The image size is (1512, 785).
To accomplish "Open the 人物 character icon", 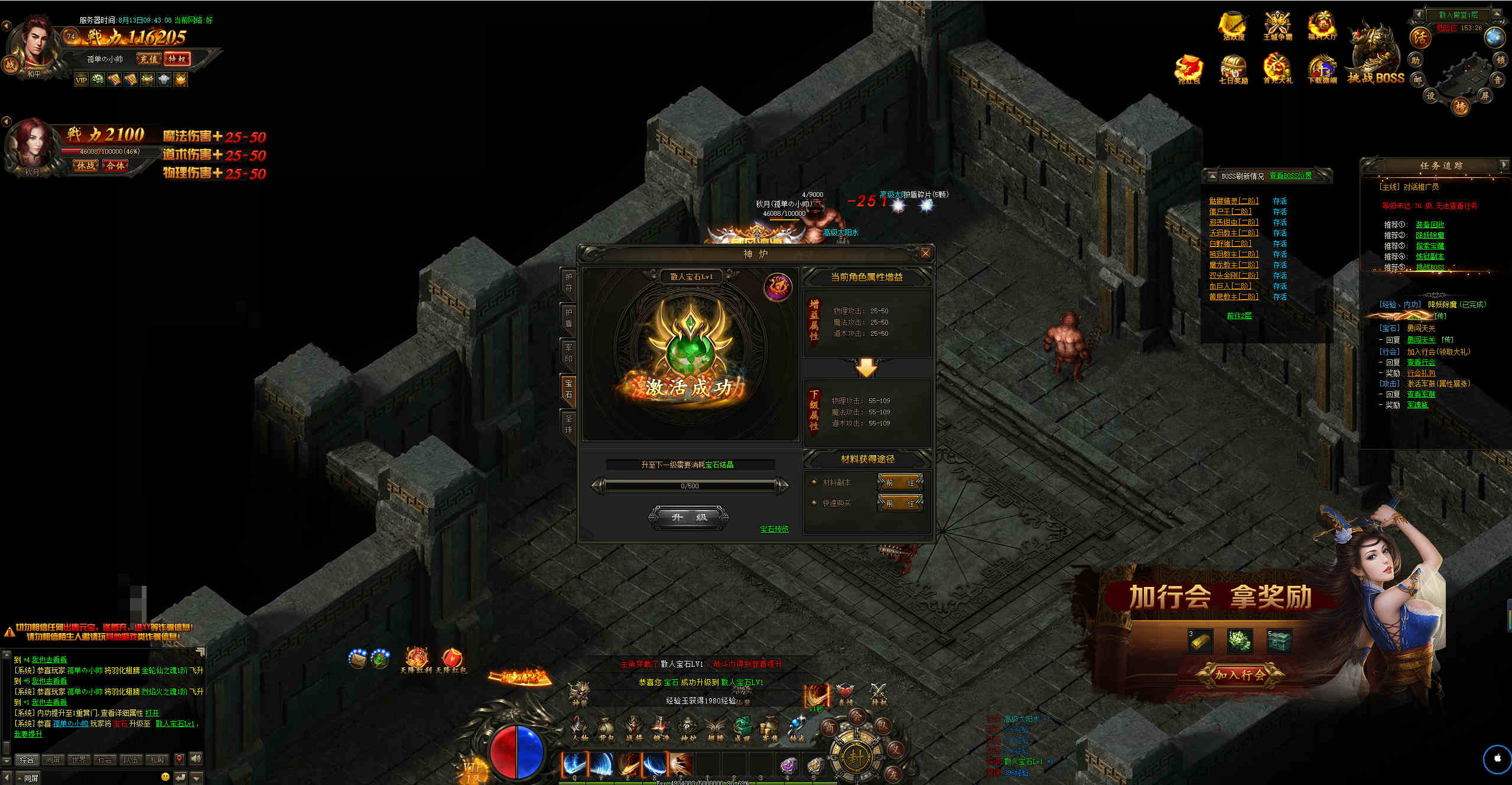I will [579, 728].
